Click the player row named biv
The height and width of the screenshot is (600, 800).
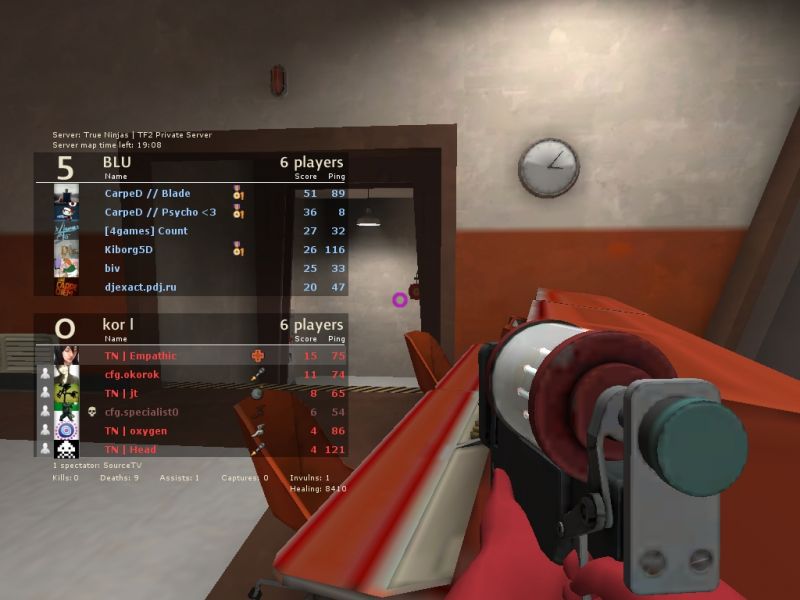tap(112, 268)
